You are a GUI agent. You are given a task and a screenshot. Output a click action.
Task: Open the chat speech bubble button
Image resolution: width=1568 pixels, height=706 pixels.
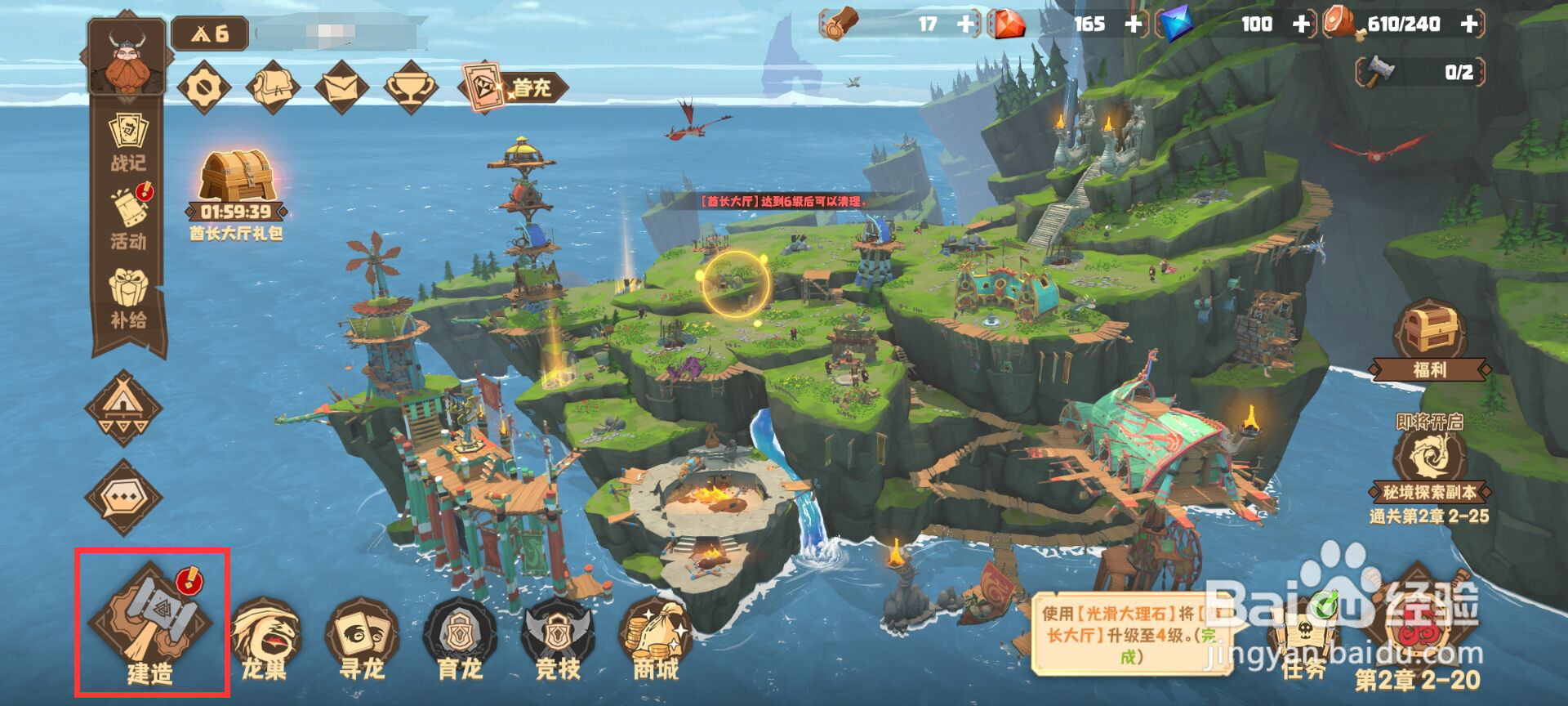pyautogui.click(x=124, y=496)
